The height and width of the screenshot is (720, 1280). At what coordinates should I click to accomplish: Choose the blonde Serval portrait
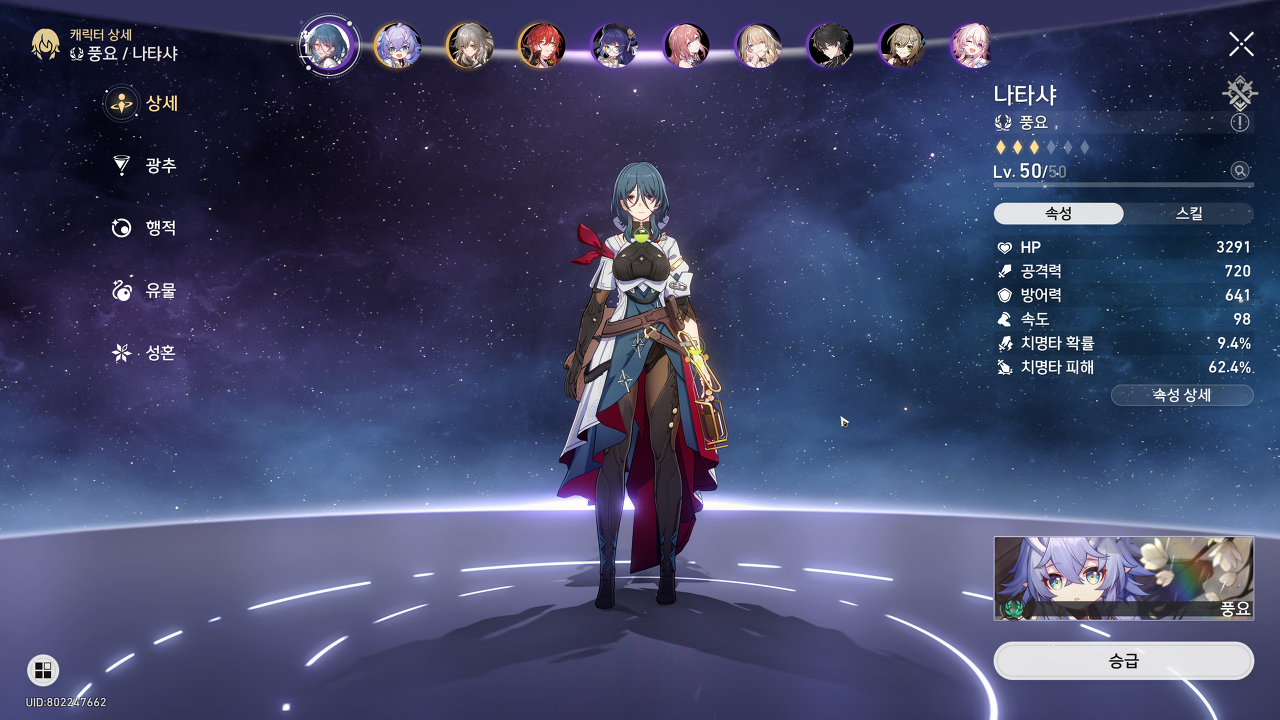[x=758, y=45]
